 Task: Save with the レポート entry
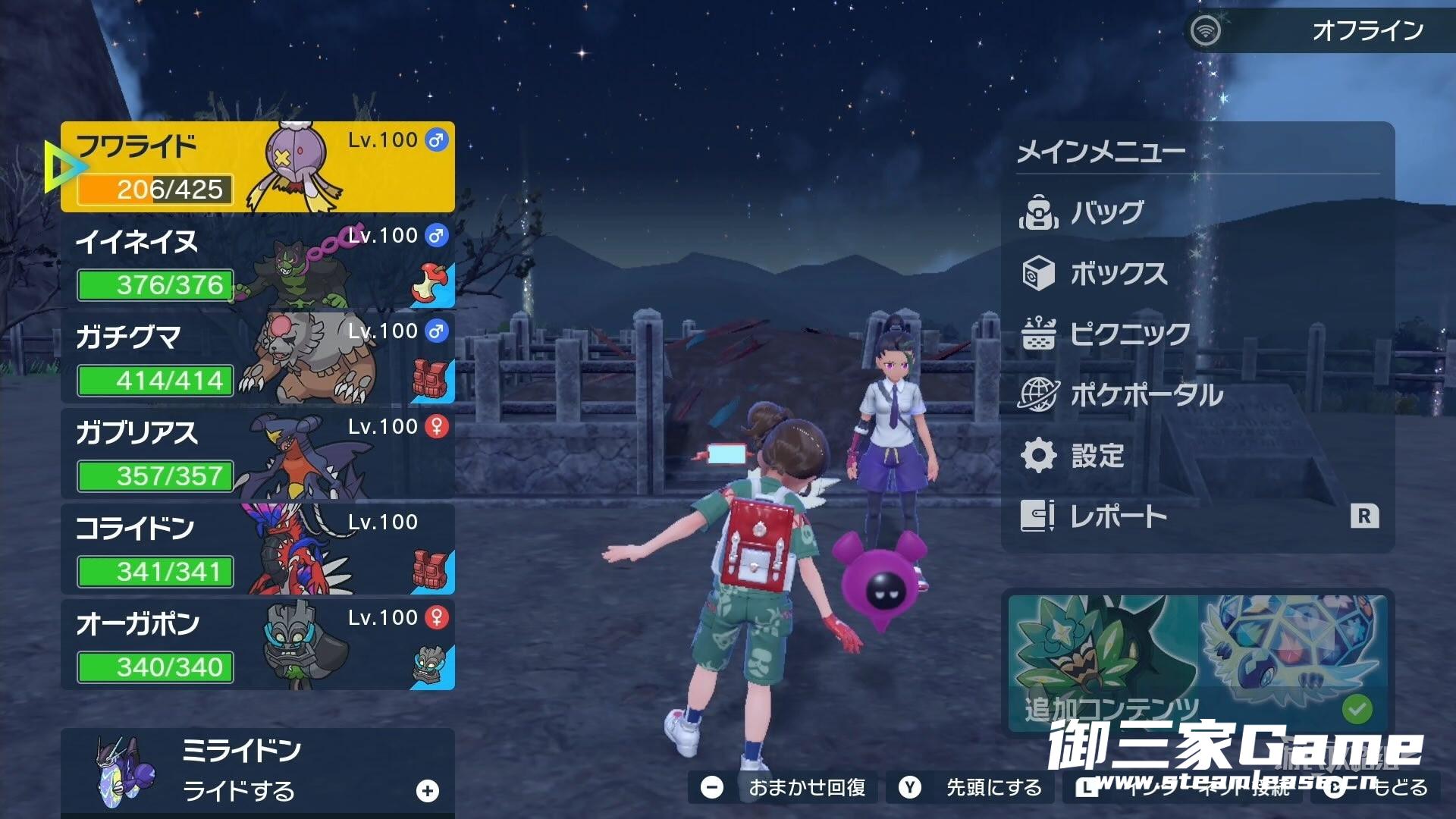click(x=1118, y=516)
